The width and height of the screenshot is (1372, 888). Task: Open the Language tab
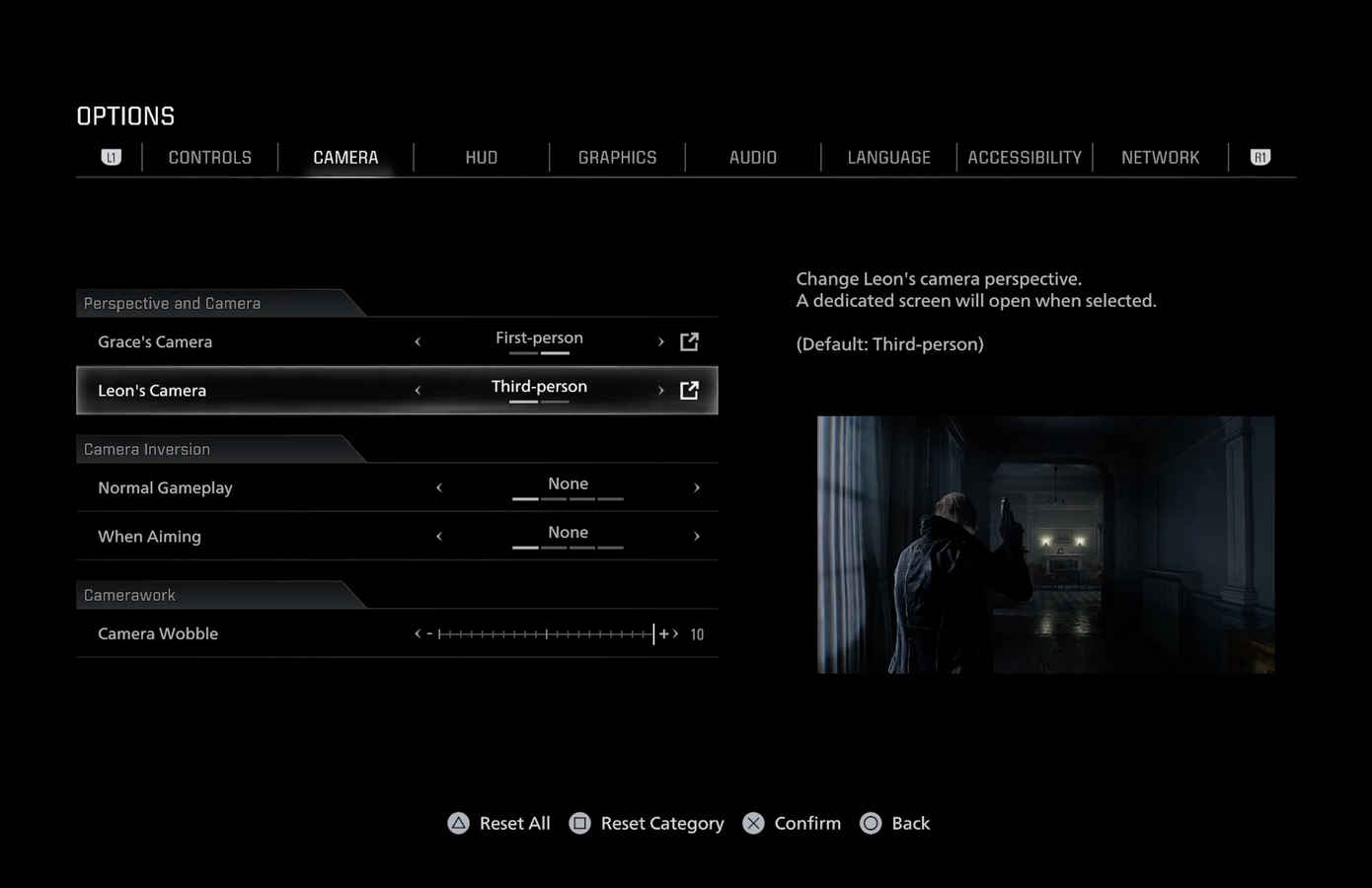(x=888, y=158)
